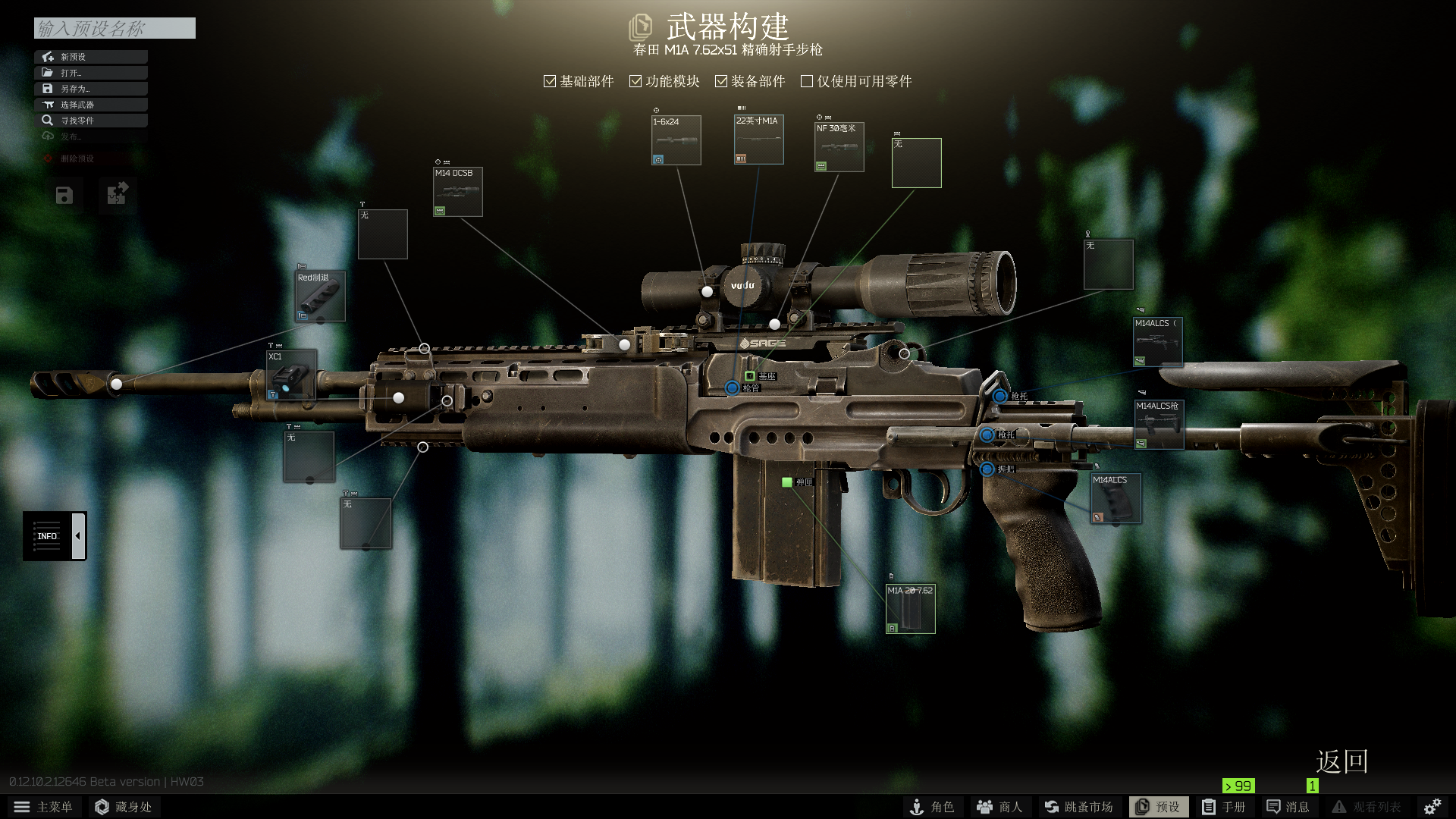The width and height of the screenshot is (1456, 819).
Task: Click the preset name input field
Action: click(115, 28)
